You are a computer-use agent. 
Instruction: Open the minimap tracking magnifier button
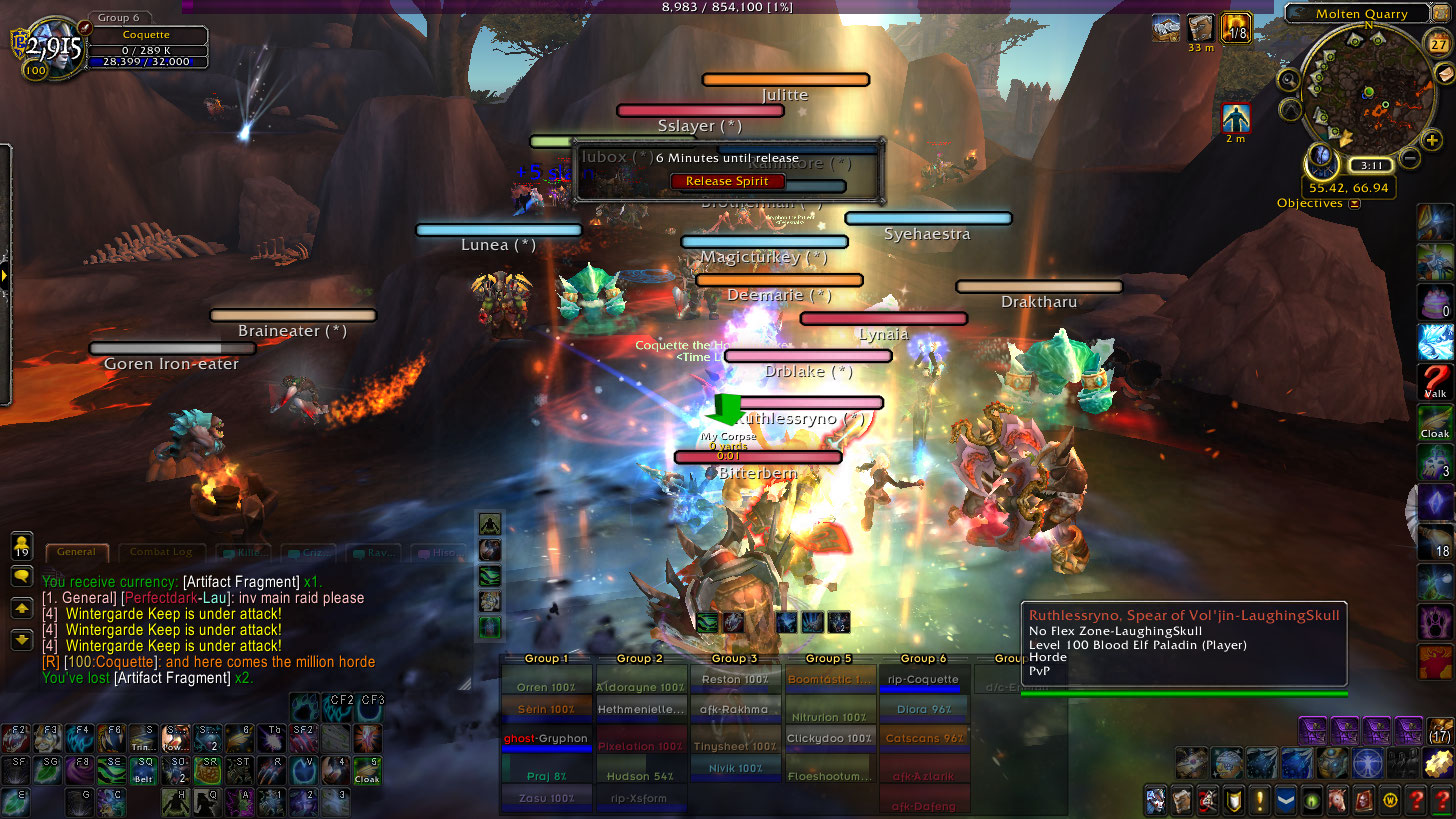[x=1289, y=79]
